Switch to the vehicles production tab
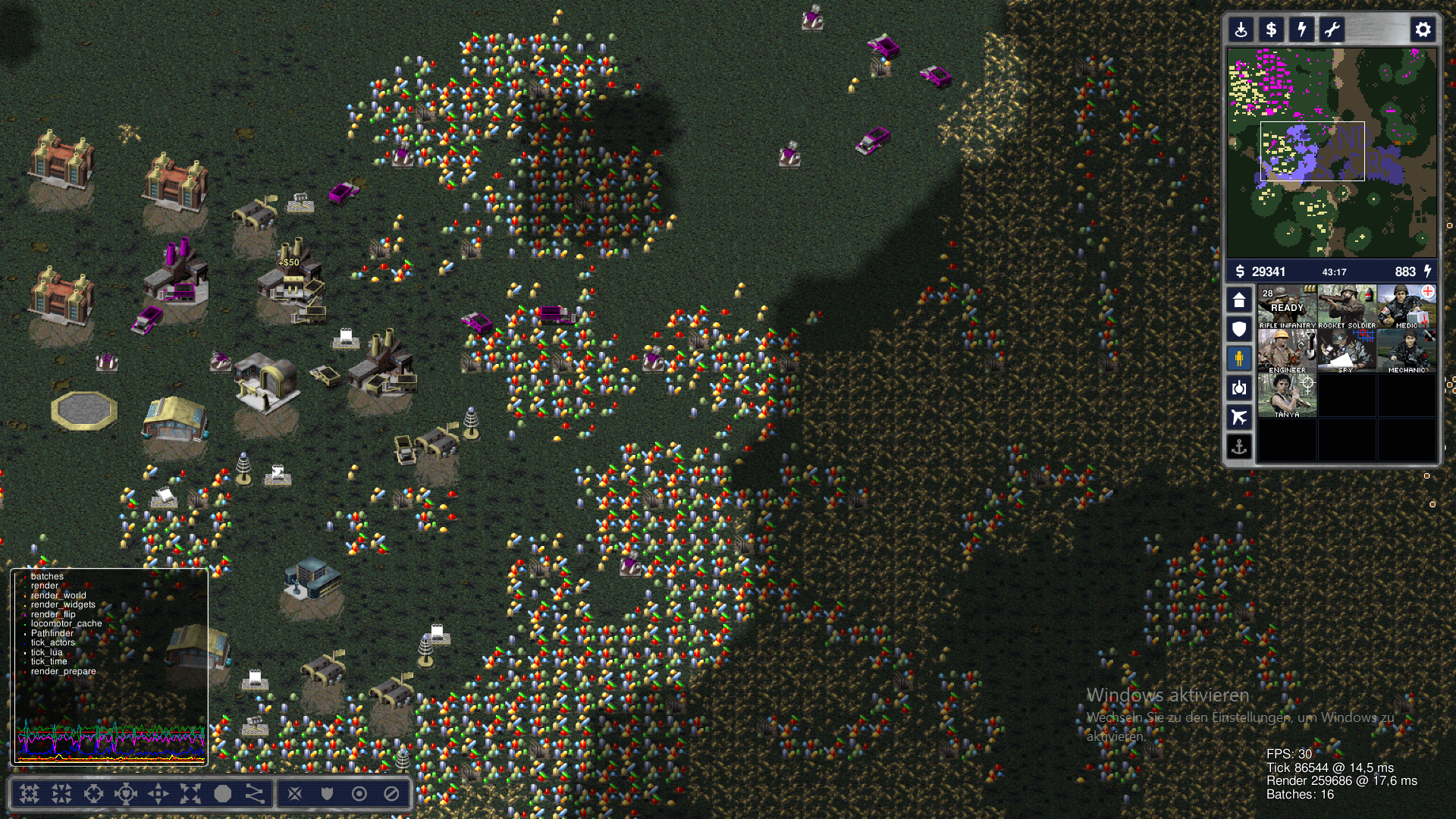 (x=1239, y=388)
